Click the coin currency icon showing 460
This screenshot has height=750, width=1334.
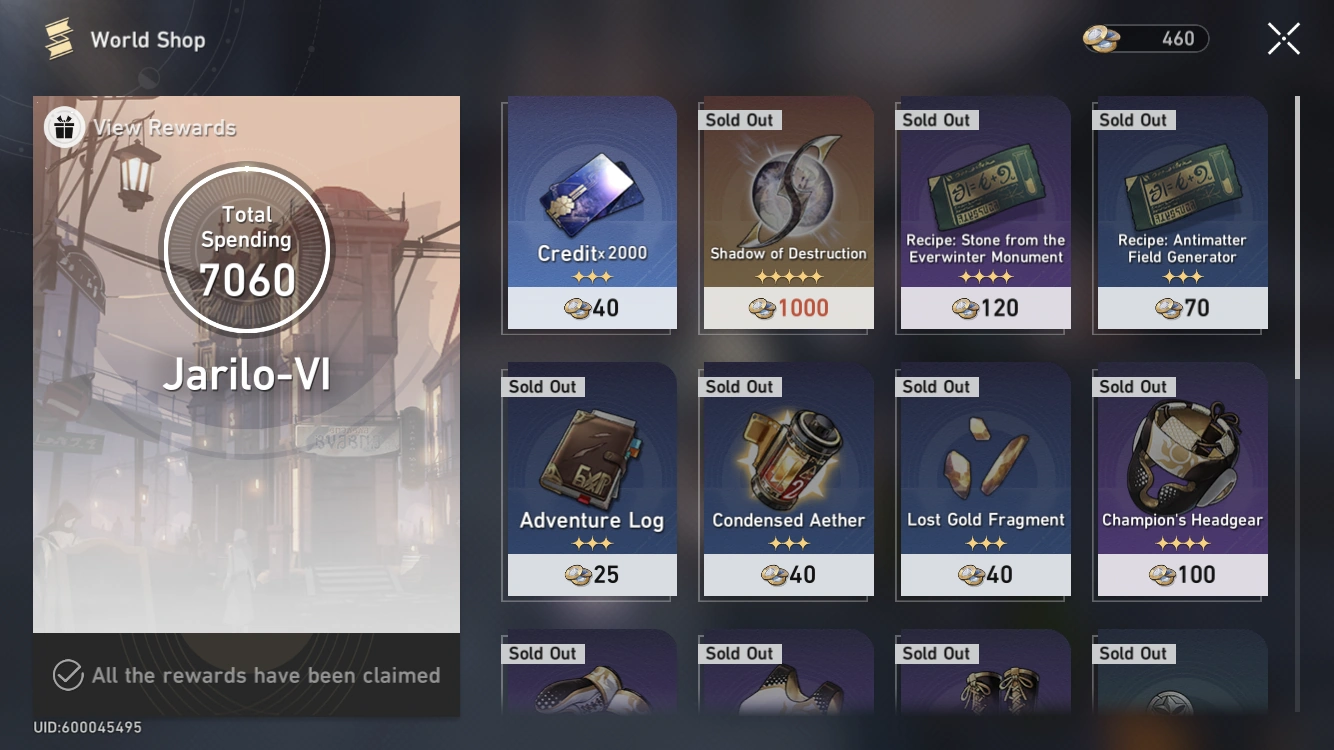1095,37
